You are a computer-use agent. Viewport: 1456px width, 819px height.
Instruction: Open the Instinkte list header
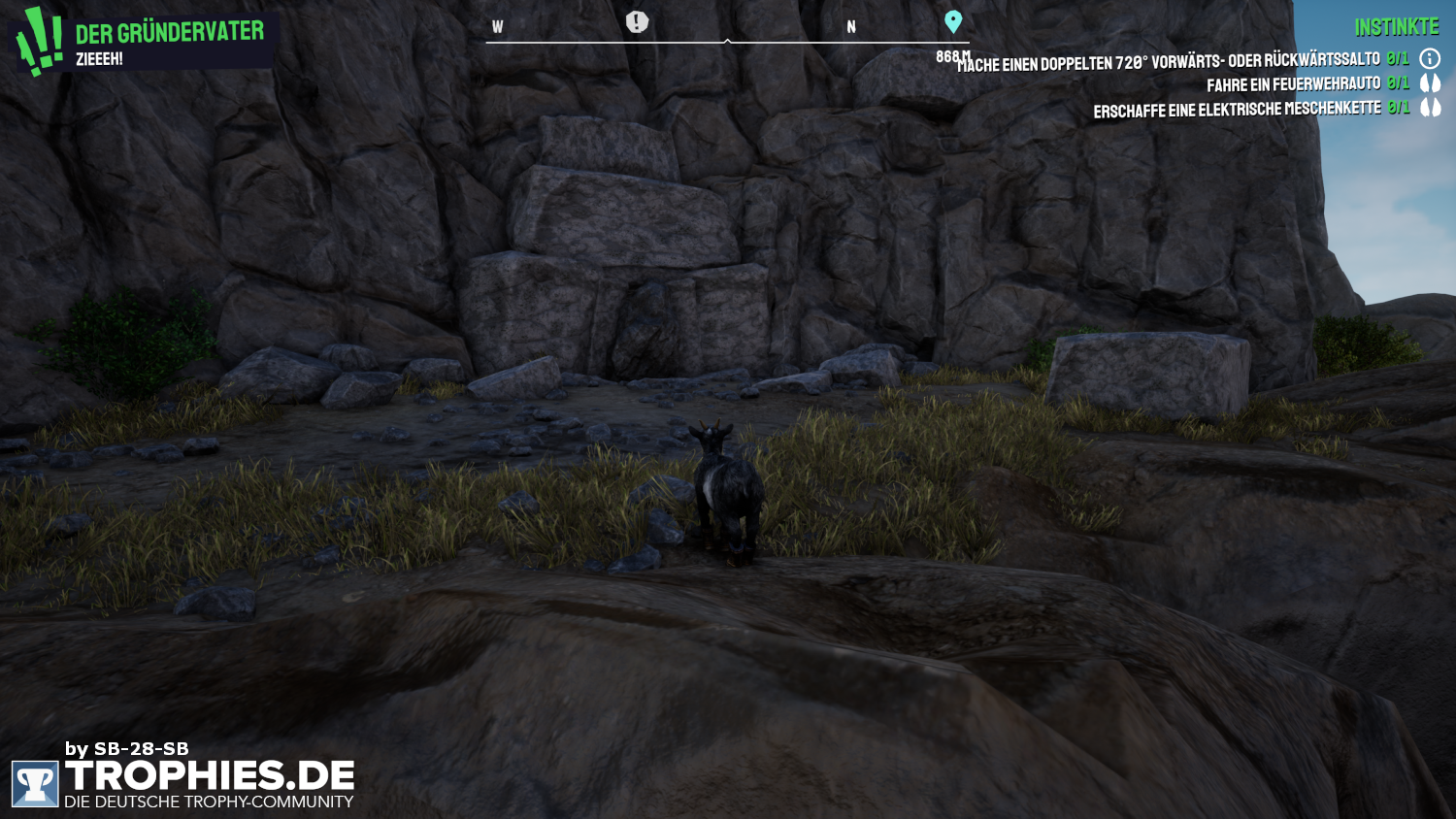pyautogui.click(x=1396, y=27)
